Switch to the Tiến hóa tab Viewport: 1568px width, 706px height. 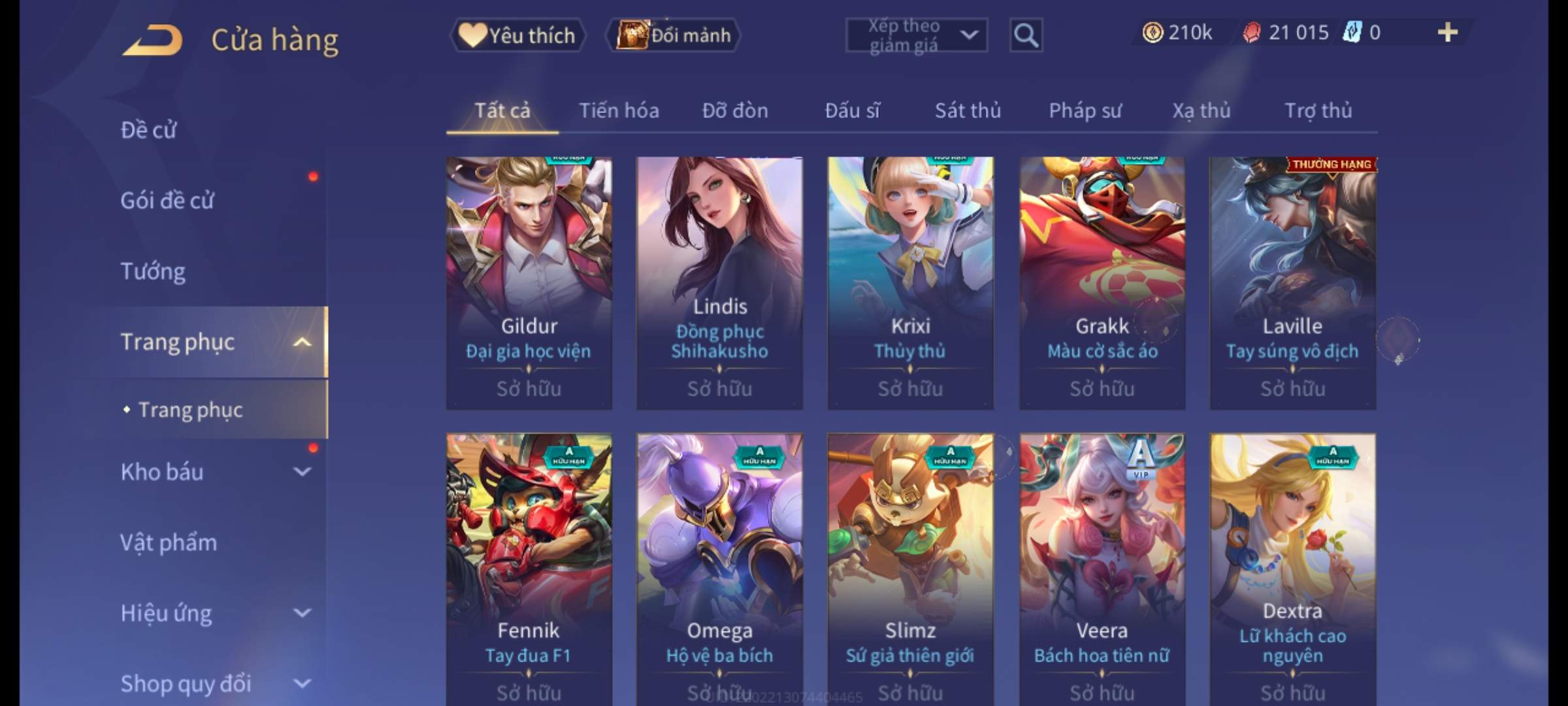[x=619, y=110]
